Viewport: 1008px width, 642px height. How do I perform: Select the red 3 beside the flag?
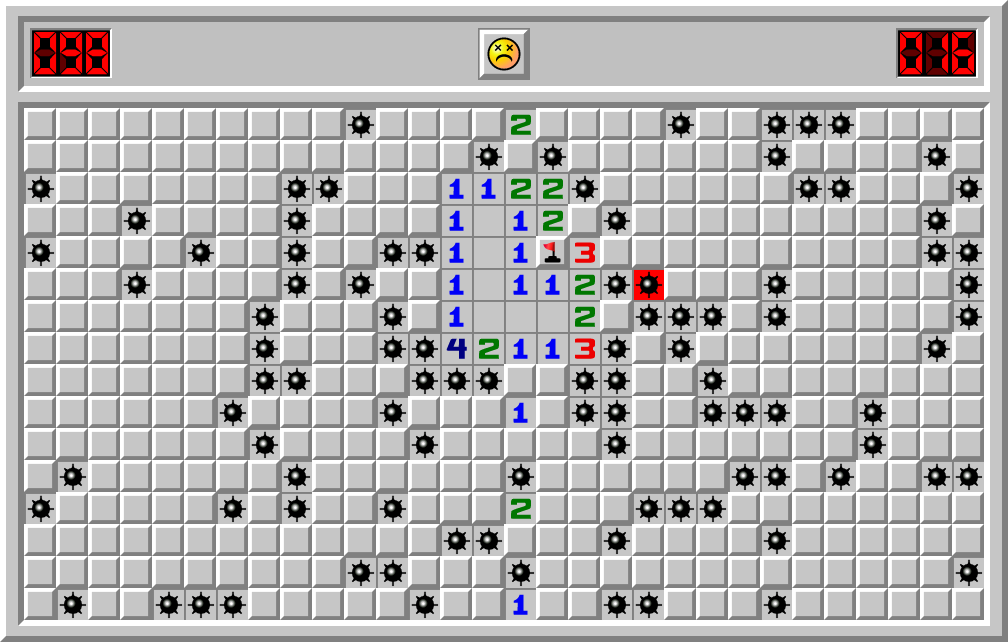(x=584, y=253)
